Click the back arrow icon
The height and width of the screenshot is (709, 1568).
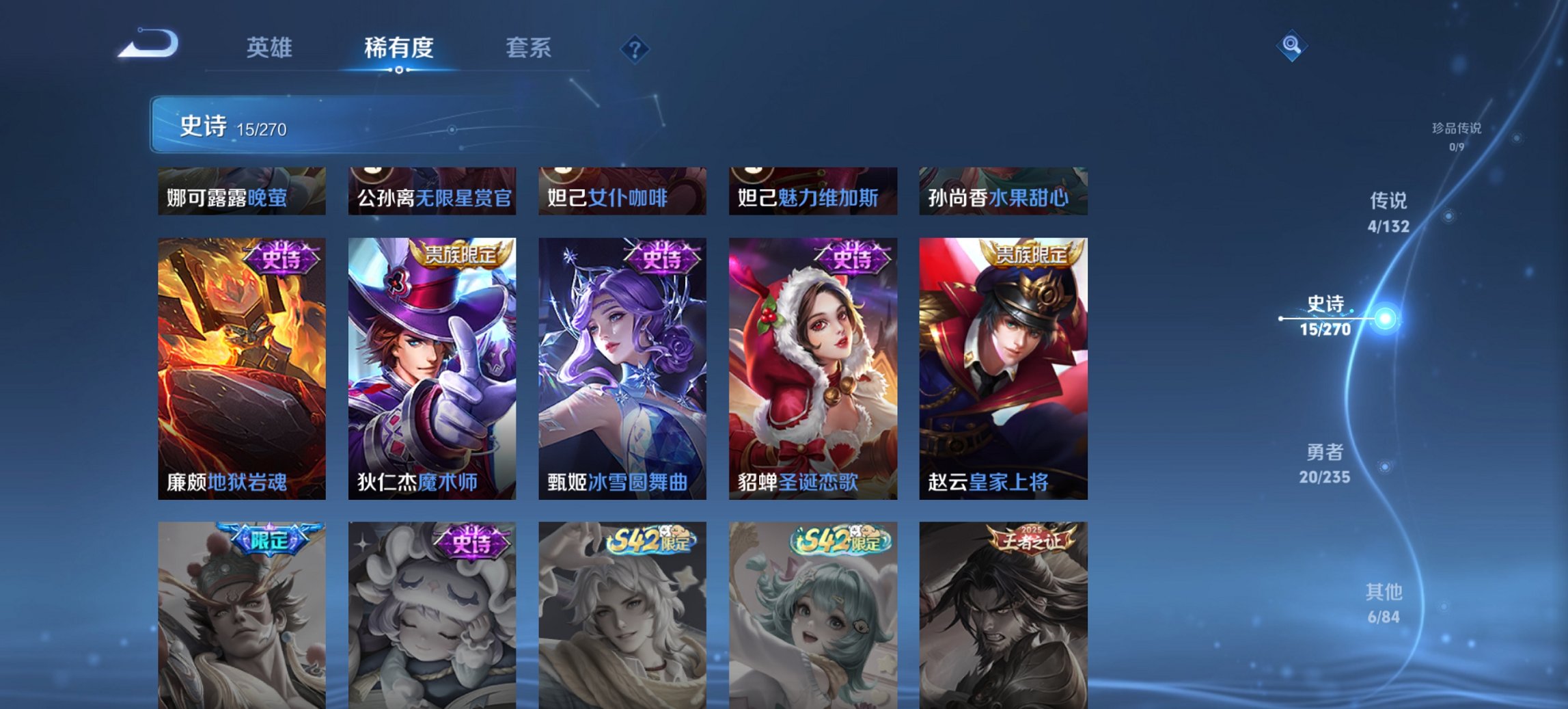point(149,42)
